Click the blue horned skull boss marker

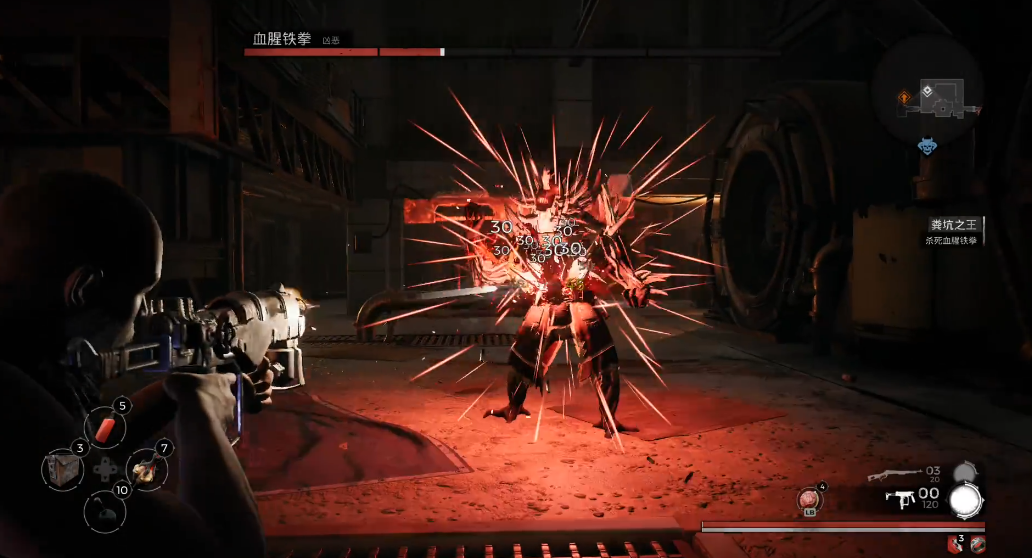coord(928,147)
